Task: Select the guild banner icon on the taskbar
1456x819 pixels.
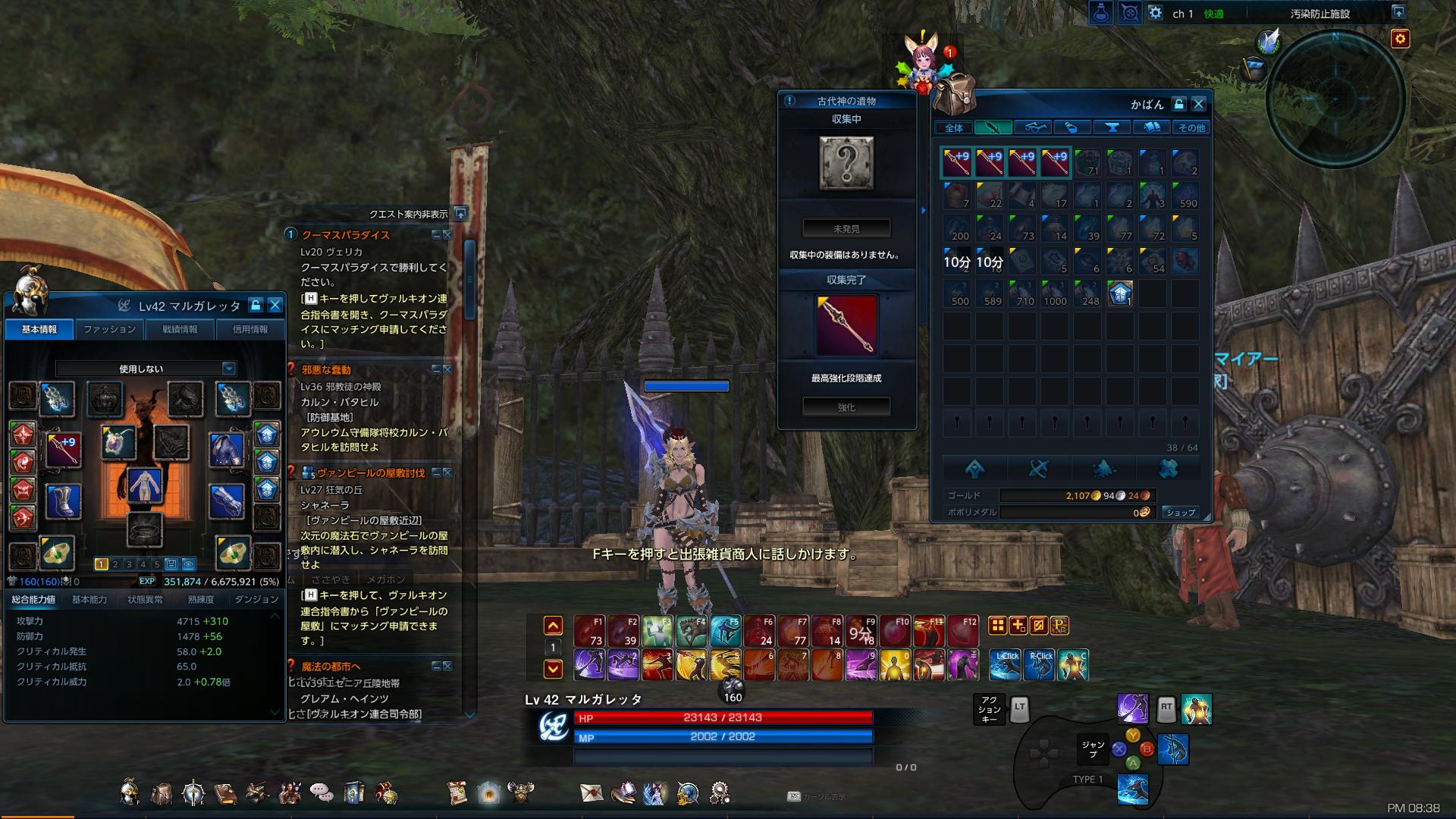Action: pyautogui.click(x=353, y=794)
